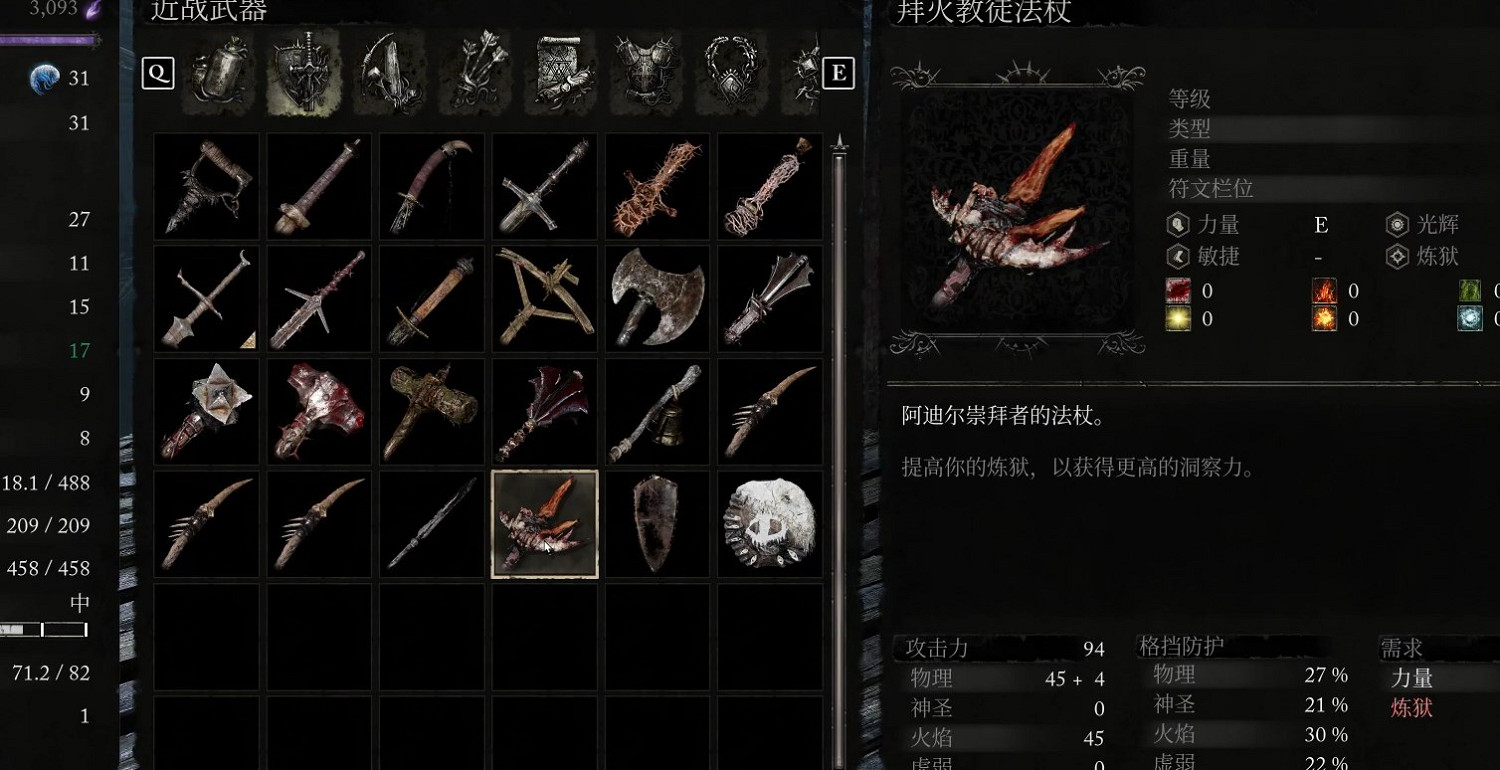This screenshot has height=770, width=1500.
Task: Select the battle axe in the inventory
Action: tap(656, 299)
